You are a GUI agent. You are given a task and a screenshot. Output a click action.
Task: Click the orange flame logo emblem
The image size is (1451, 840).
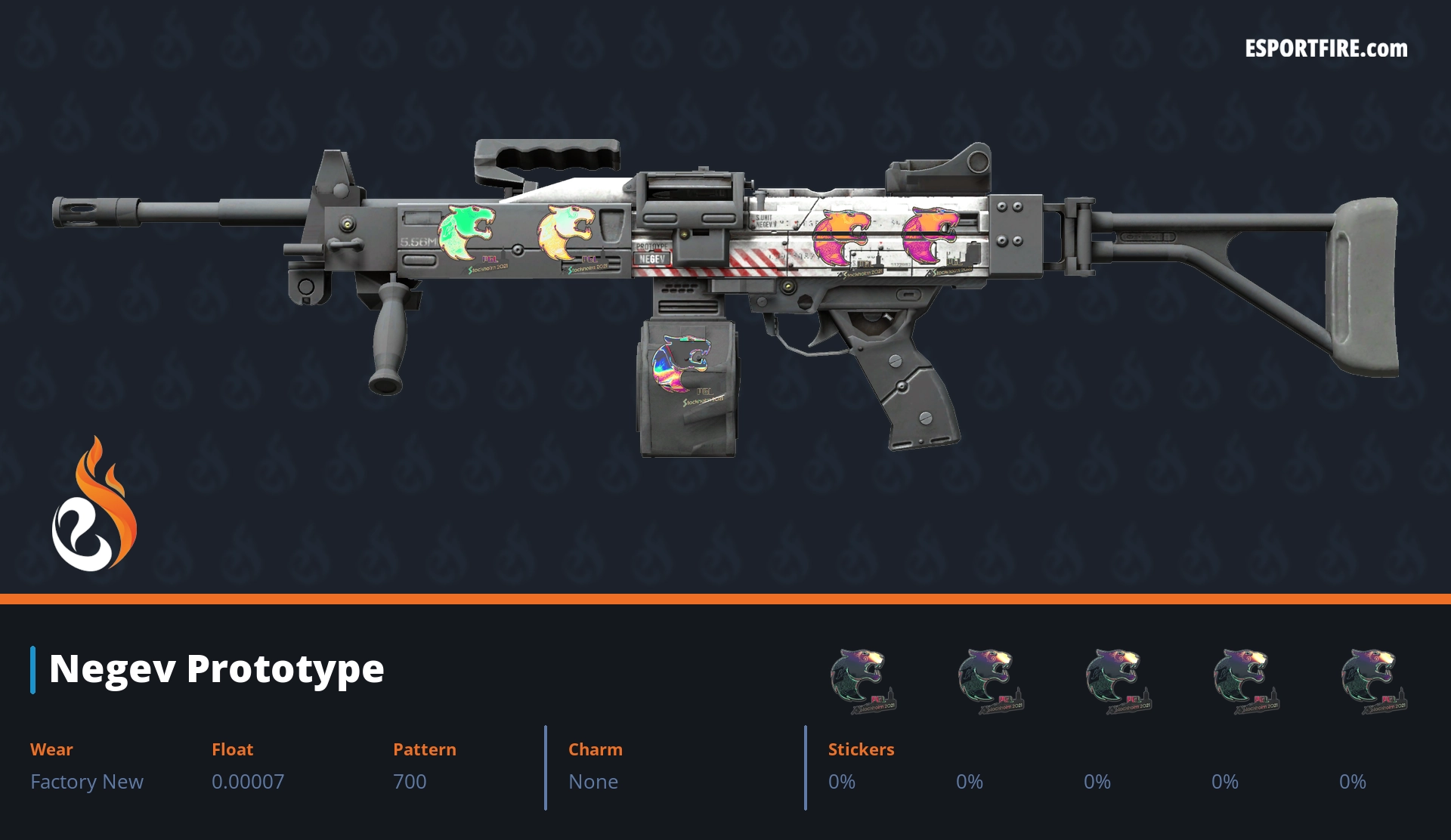pos(94,506)
